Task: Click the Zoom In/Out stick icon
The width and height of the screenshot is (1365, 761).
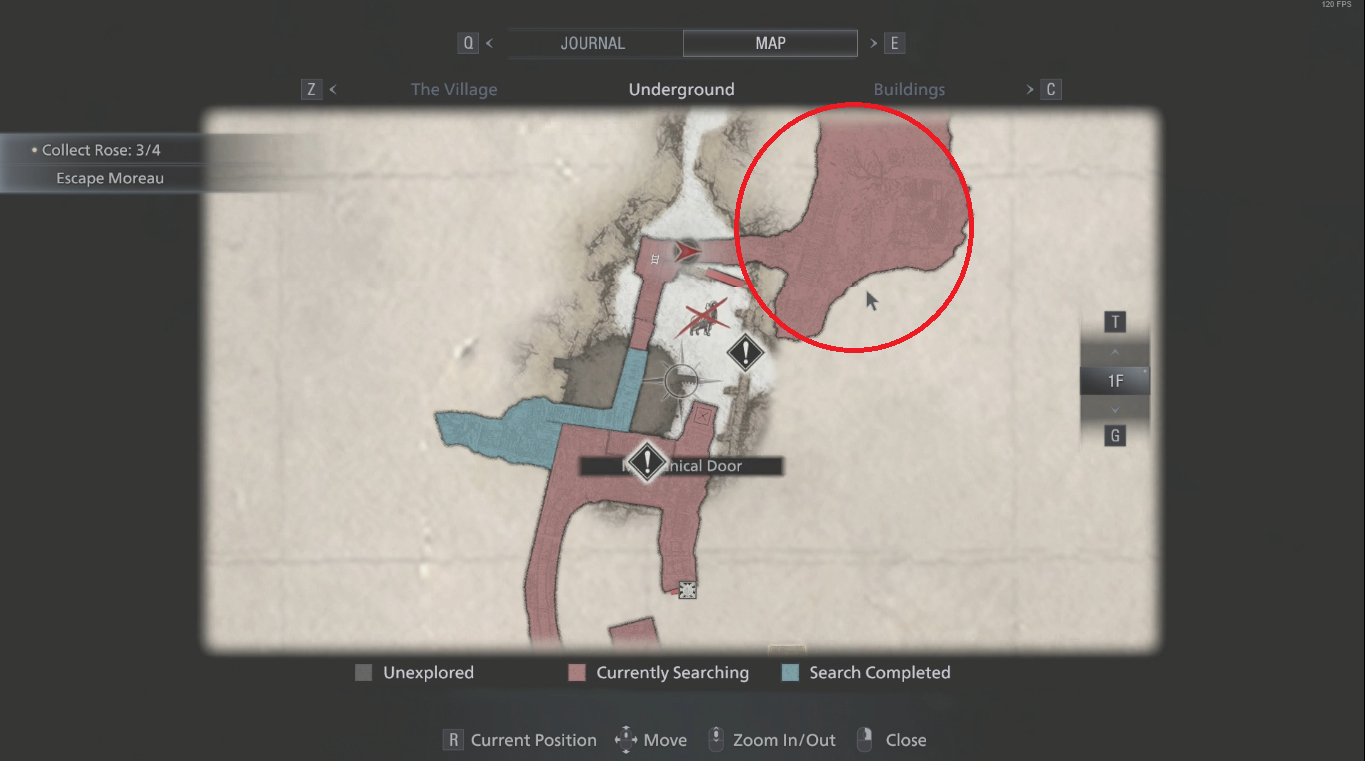Action: [716, 739]
